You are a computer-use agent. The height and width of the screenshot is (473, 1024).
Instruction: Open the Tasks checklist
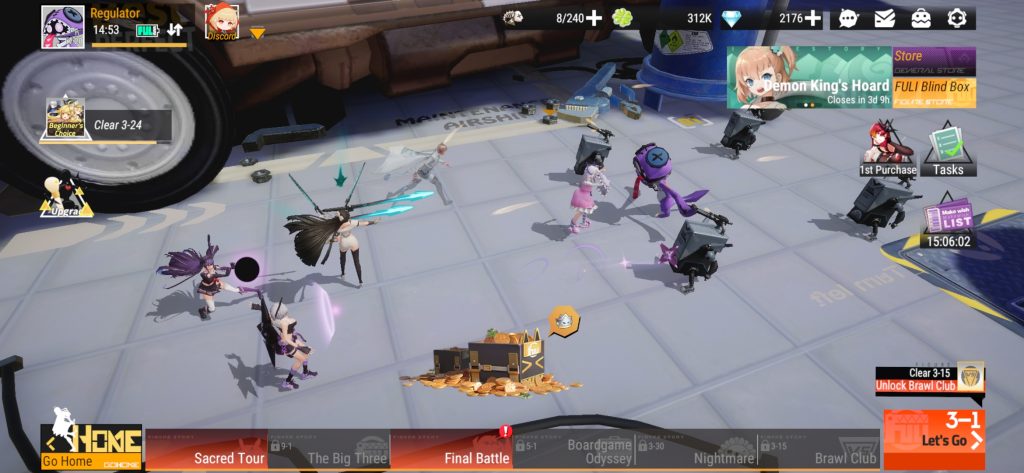pyautogui.click(x=947, y=148)
